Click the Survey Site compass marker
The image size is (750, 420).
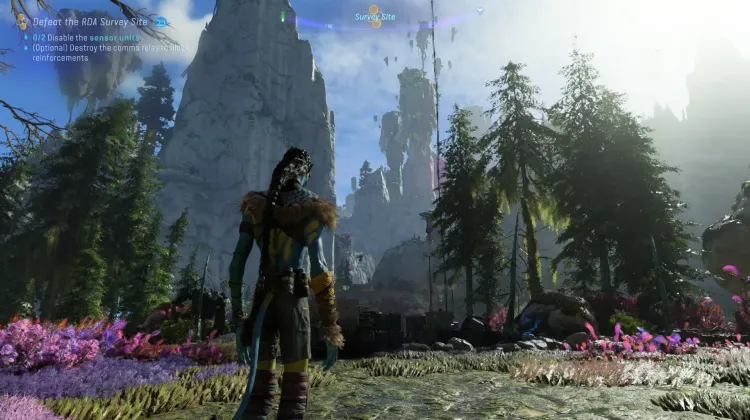click(x=376, y=17)
